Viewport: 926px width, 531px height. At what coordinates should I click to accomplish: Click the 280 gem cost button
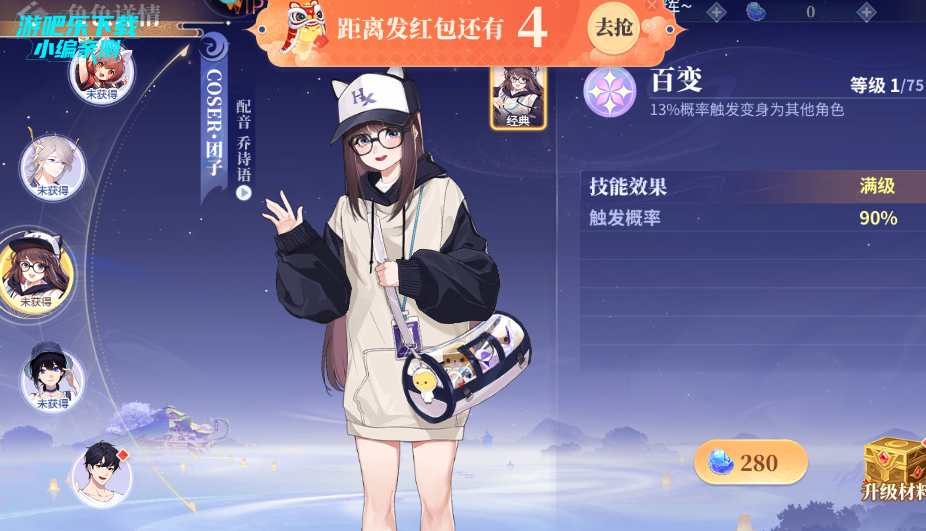tap(750, 462)
